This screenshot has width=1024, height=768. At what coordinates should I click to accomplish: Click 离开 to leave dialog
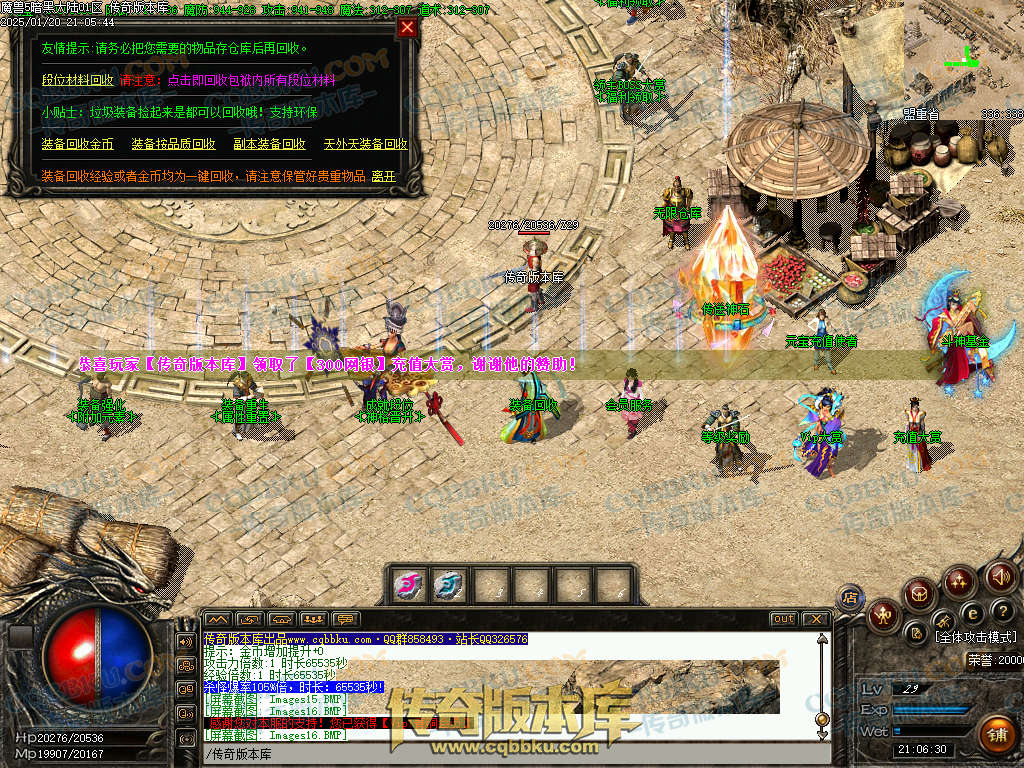(x=383, y=176)
